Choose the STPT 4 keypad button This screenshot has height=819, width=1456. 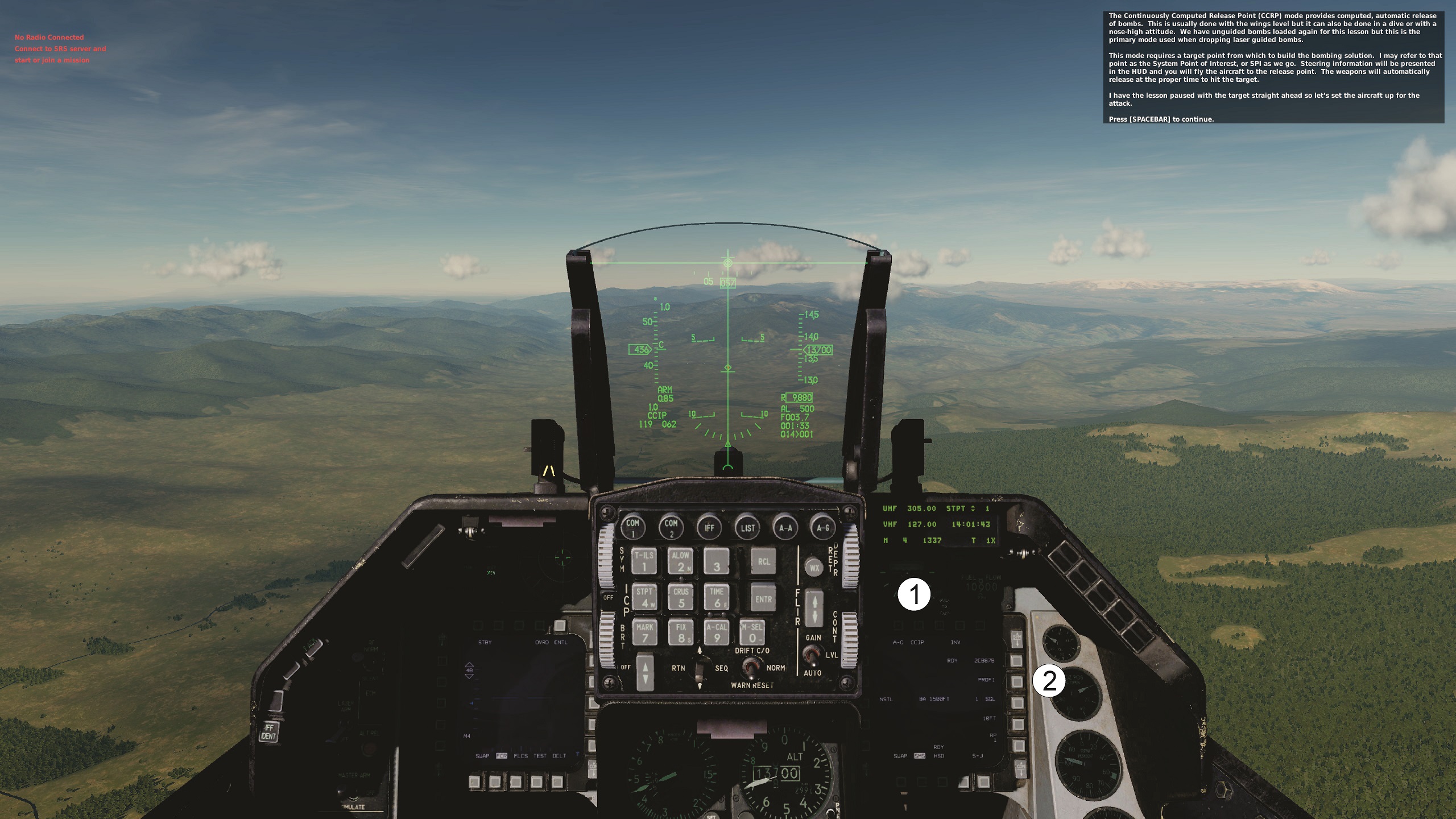pyautogui.click(x=644, y=597)
